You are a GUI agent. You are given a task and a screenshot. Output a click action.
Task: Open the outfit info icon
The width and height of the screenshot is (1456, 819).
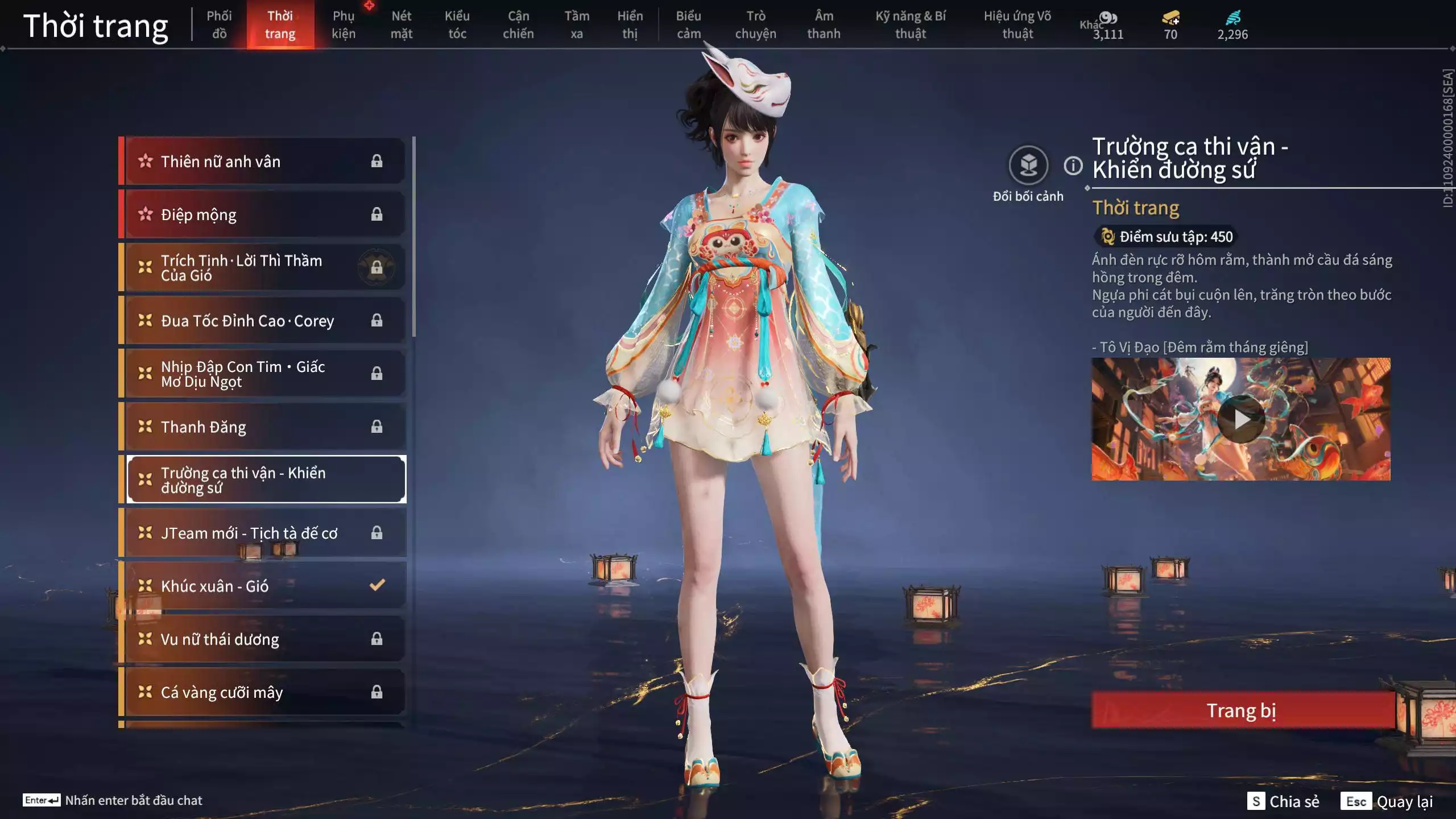coord(1073,166)
